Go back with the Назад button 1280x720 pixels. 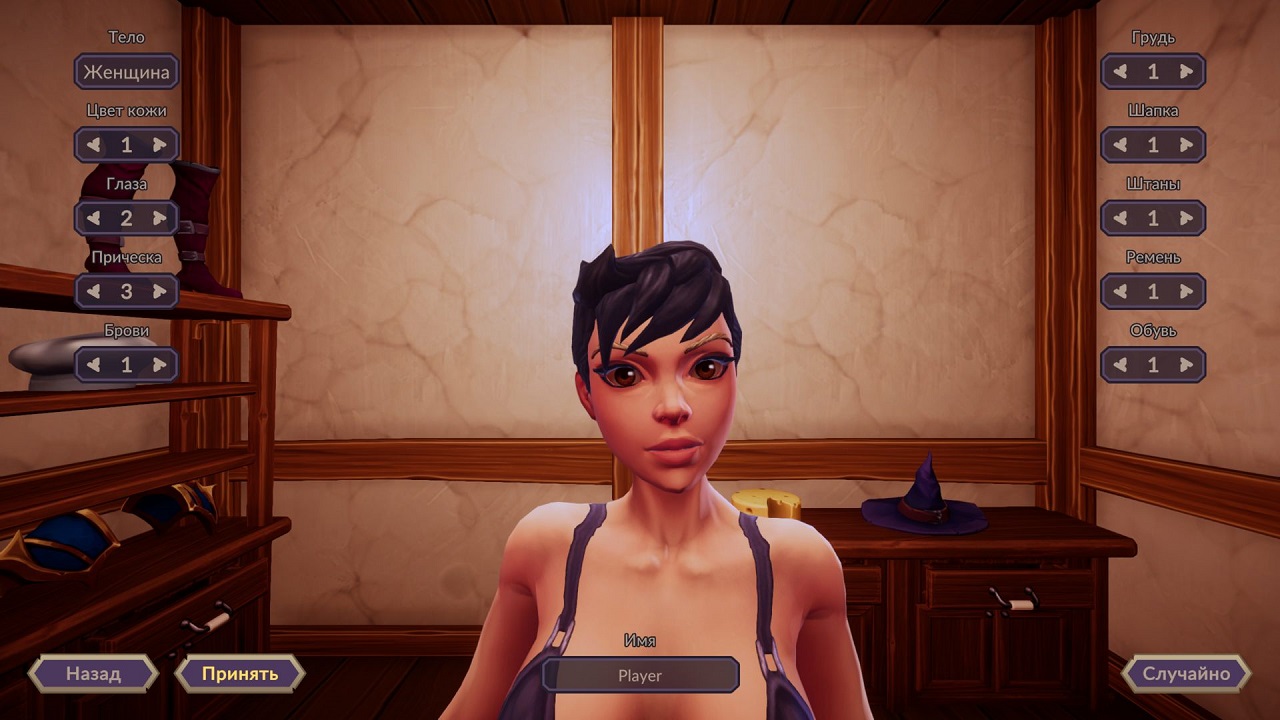point(93,673)
